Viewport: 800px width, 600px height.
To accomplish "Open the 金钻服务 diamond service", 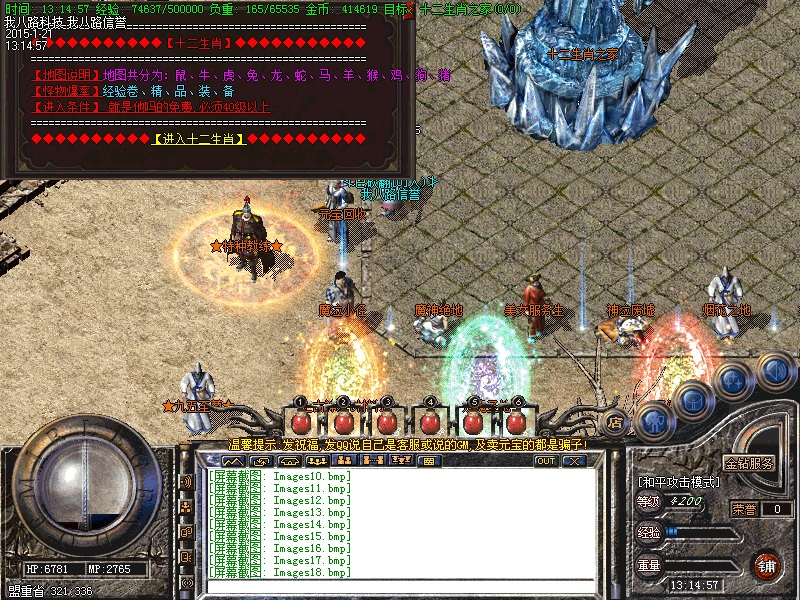I will point(749,464).
